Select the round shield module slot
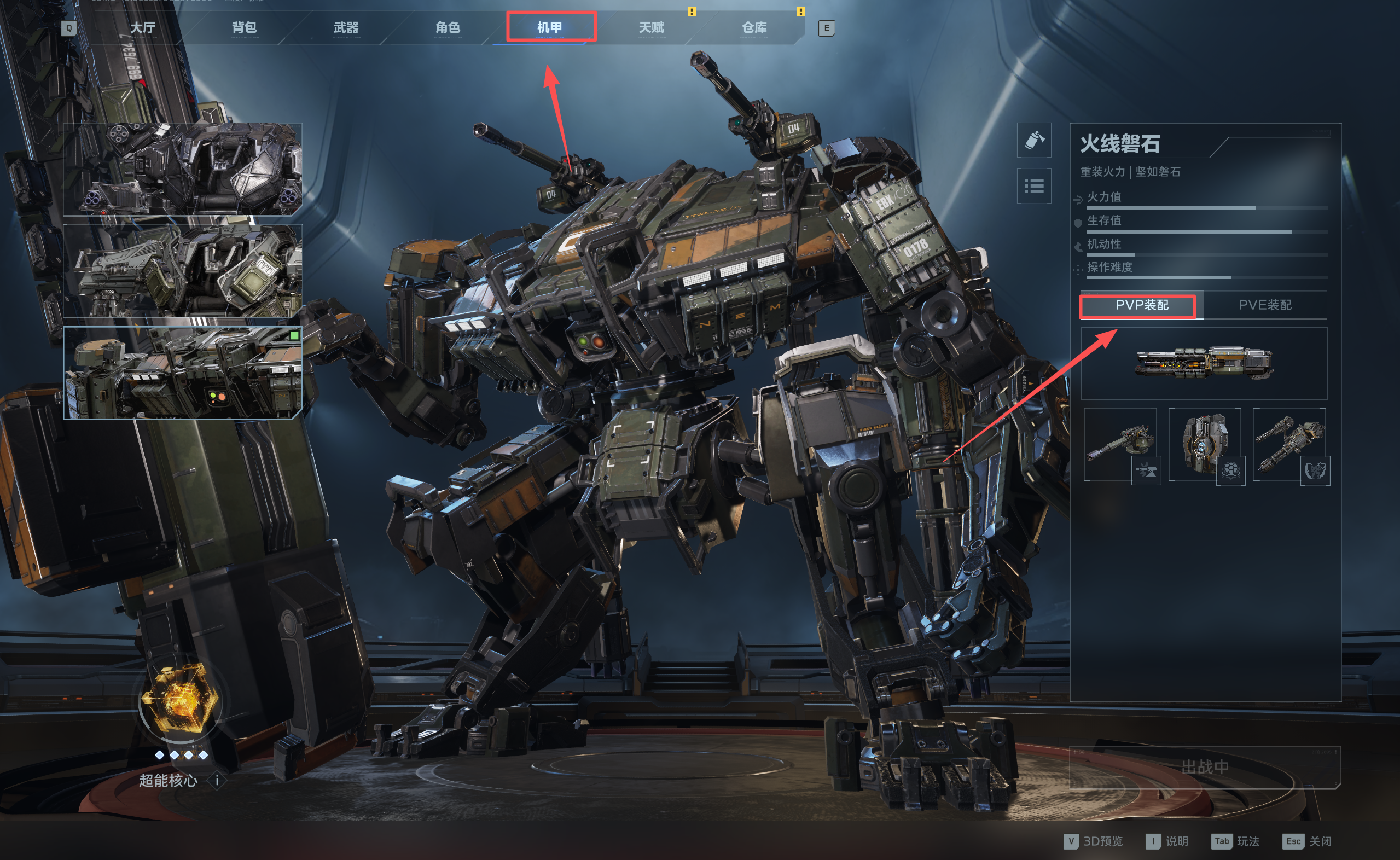The width and height of the screenshot is (1400, 860). coord(1204,444)
